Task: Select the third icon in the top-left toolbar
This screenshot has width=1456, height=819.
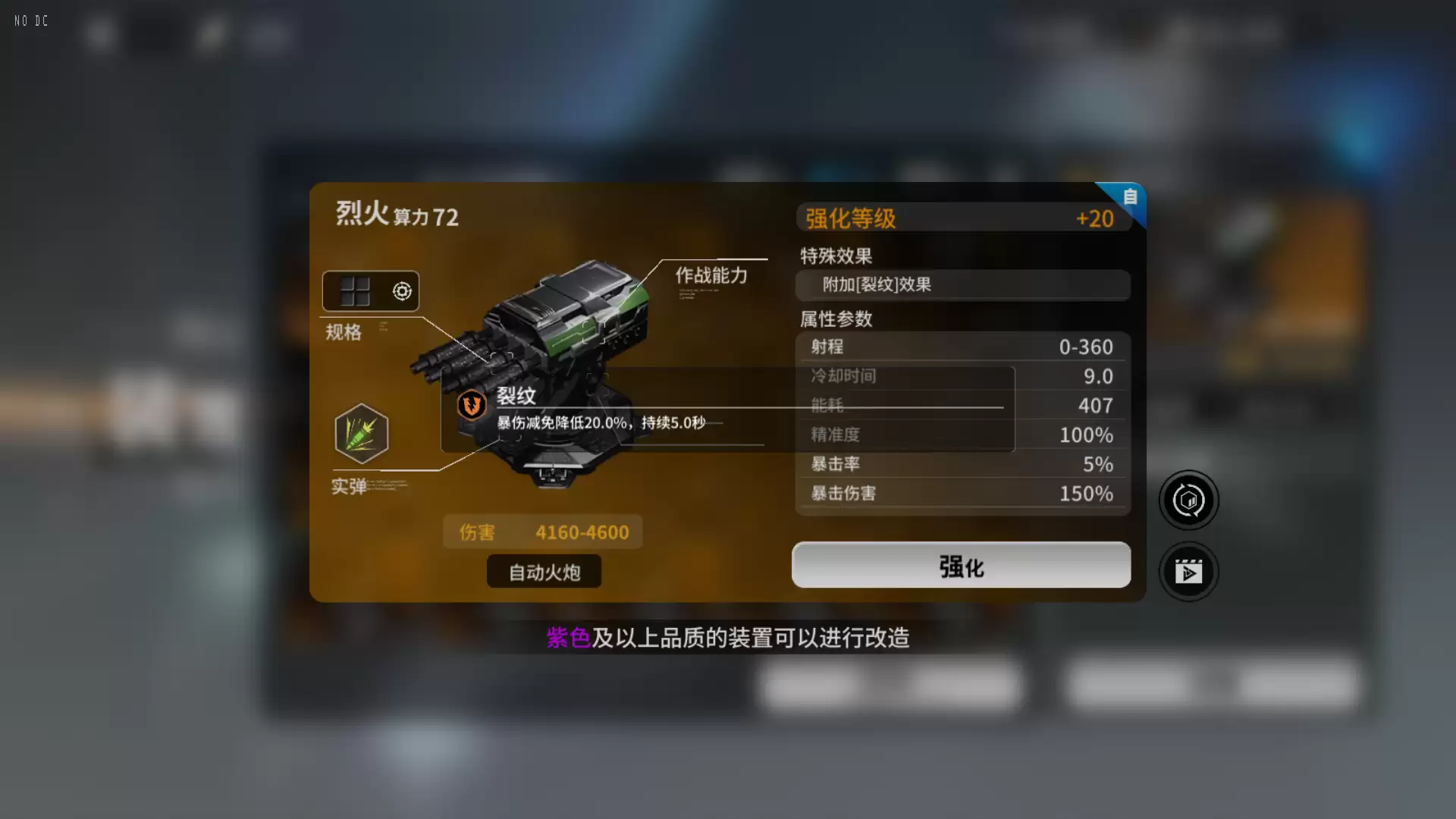Action: (212, 34)
